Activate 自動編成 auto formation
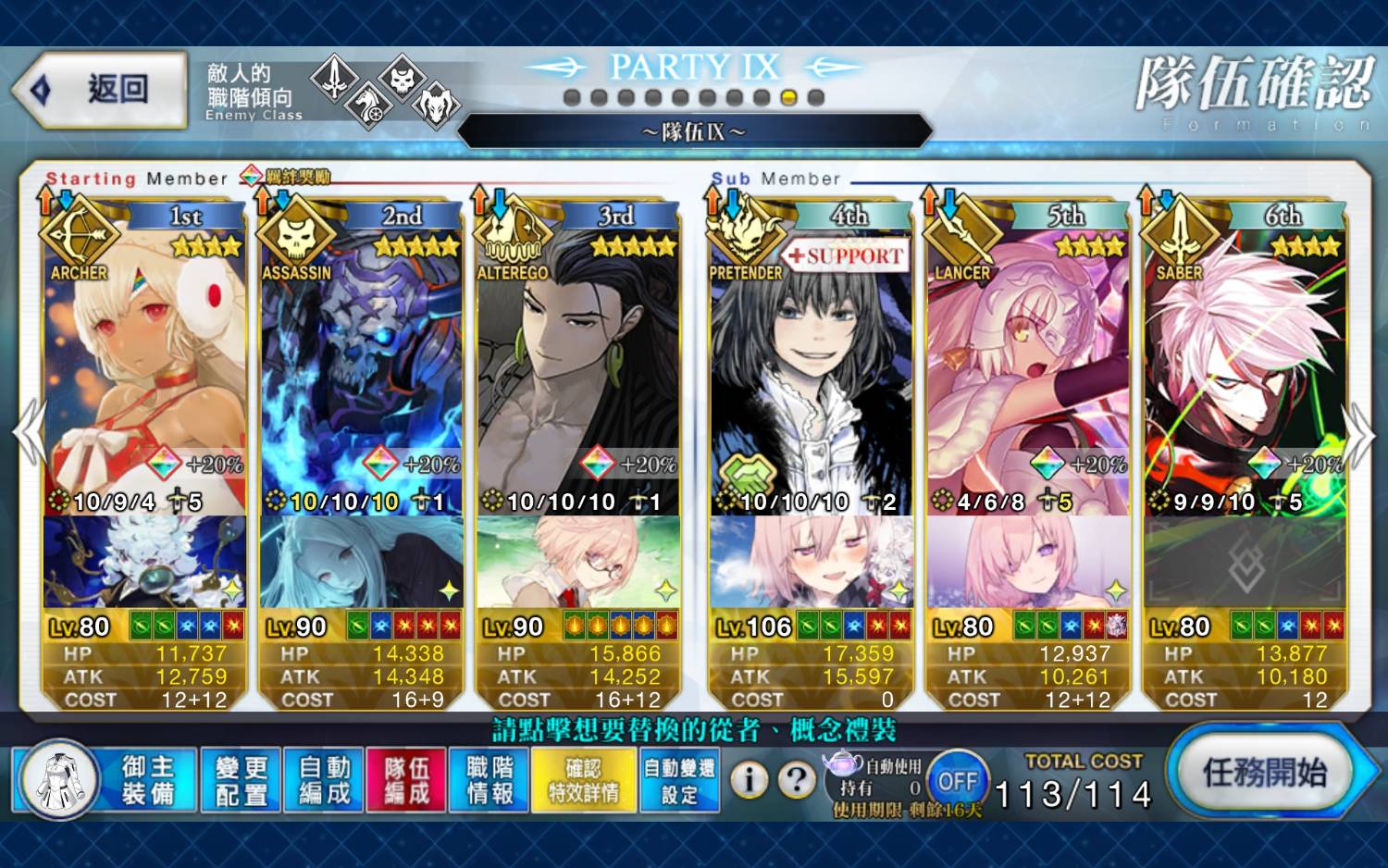The image size is (1388, 868). (324, 780)
